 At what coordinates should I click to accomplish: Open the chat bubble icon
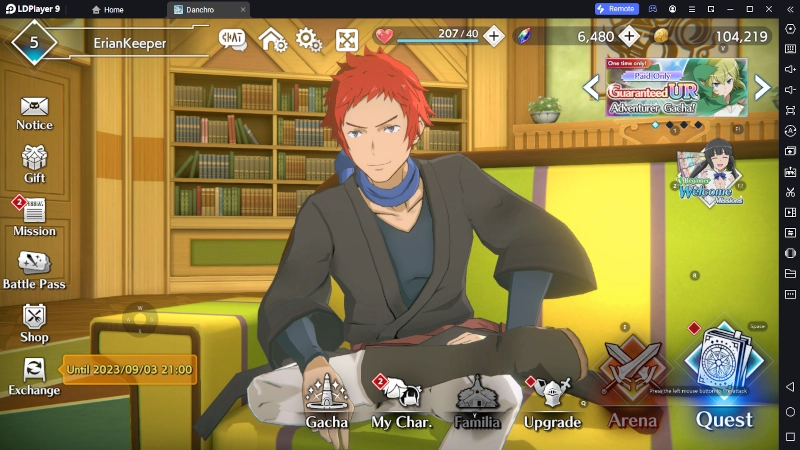click(x=233, y=39)
